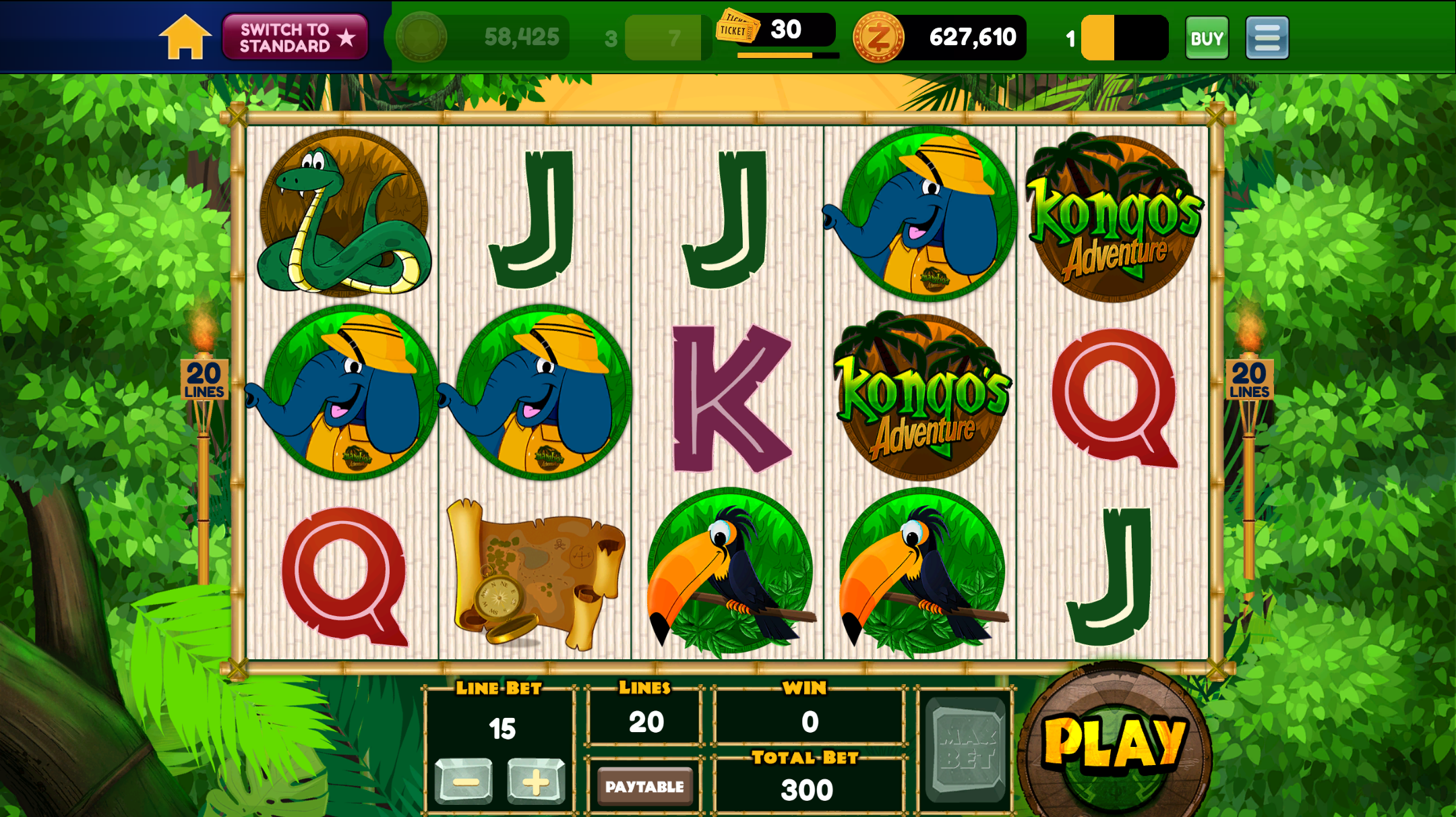The width and height of the screenshot is (1456, 817).
Task: Select the Z coin balance icon
Action: point(878,38)
